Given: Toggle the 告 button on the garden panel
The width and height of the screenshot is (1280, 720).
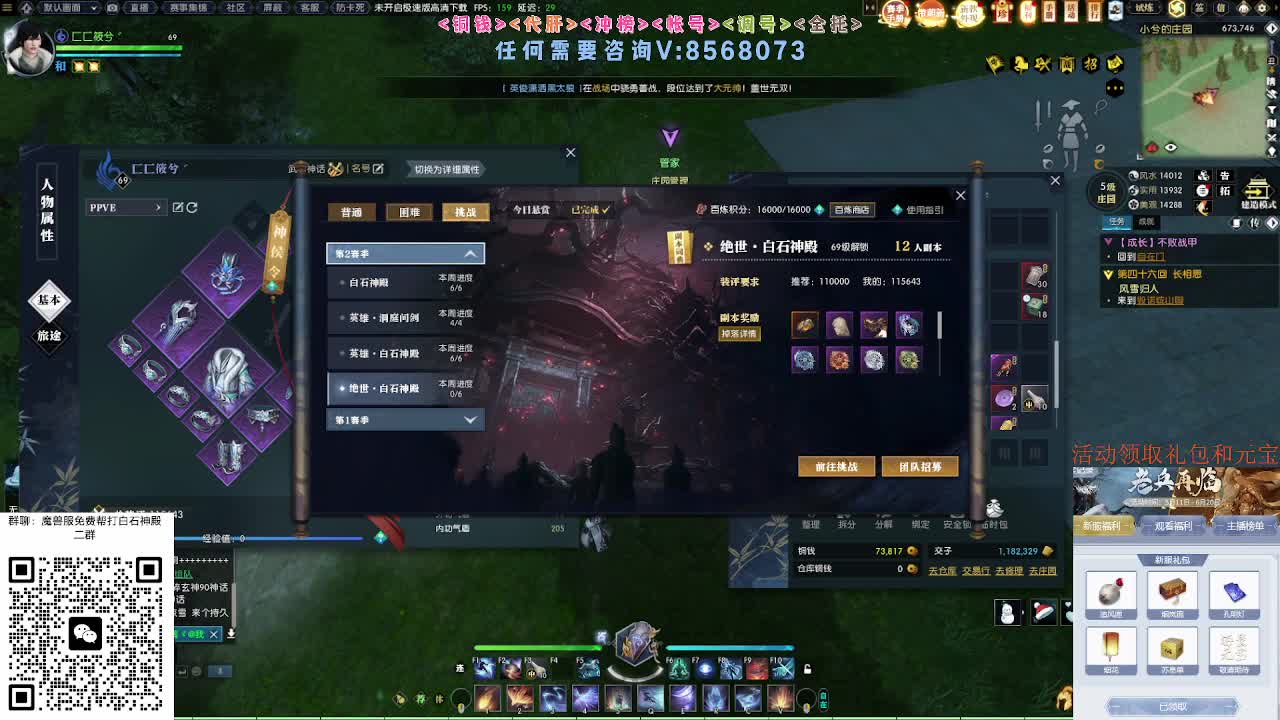Looking at the screenshot, I should click(x=1226, y=176).
